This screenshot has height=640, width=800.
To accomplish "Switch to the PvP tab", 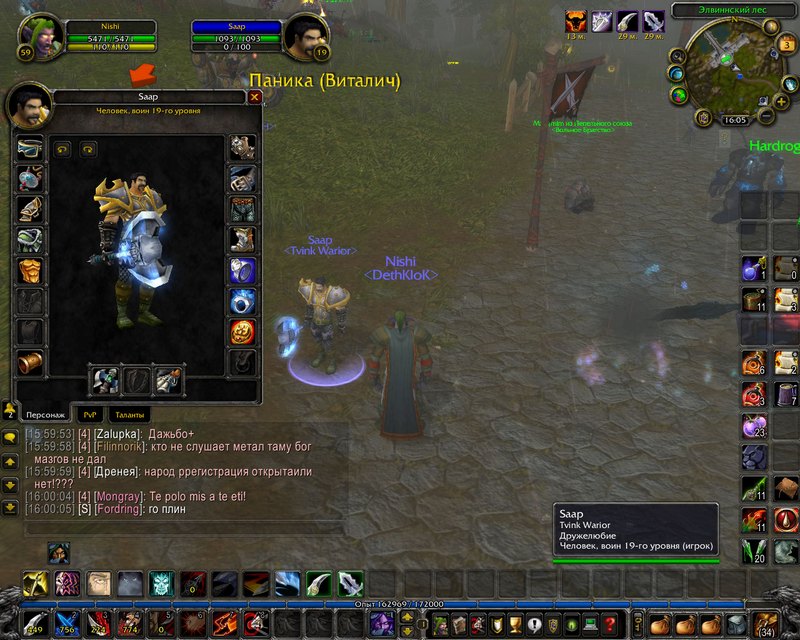I will point(92,414).
